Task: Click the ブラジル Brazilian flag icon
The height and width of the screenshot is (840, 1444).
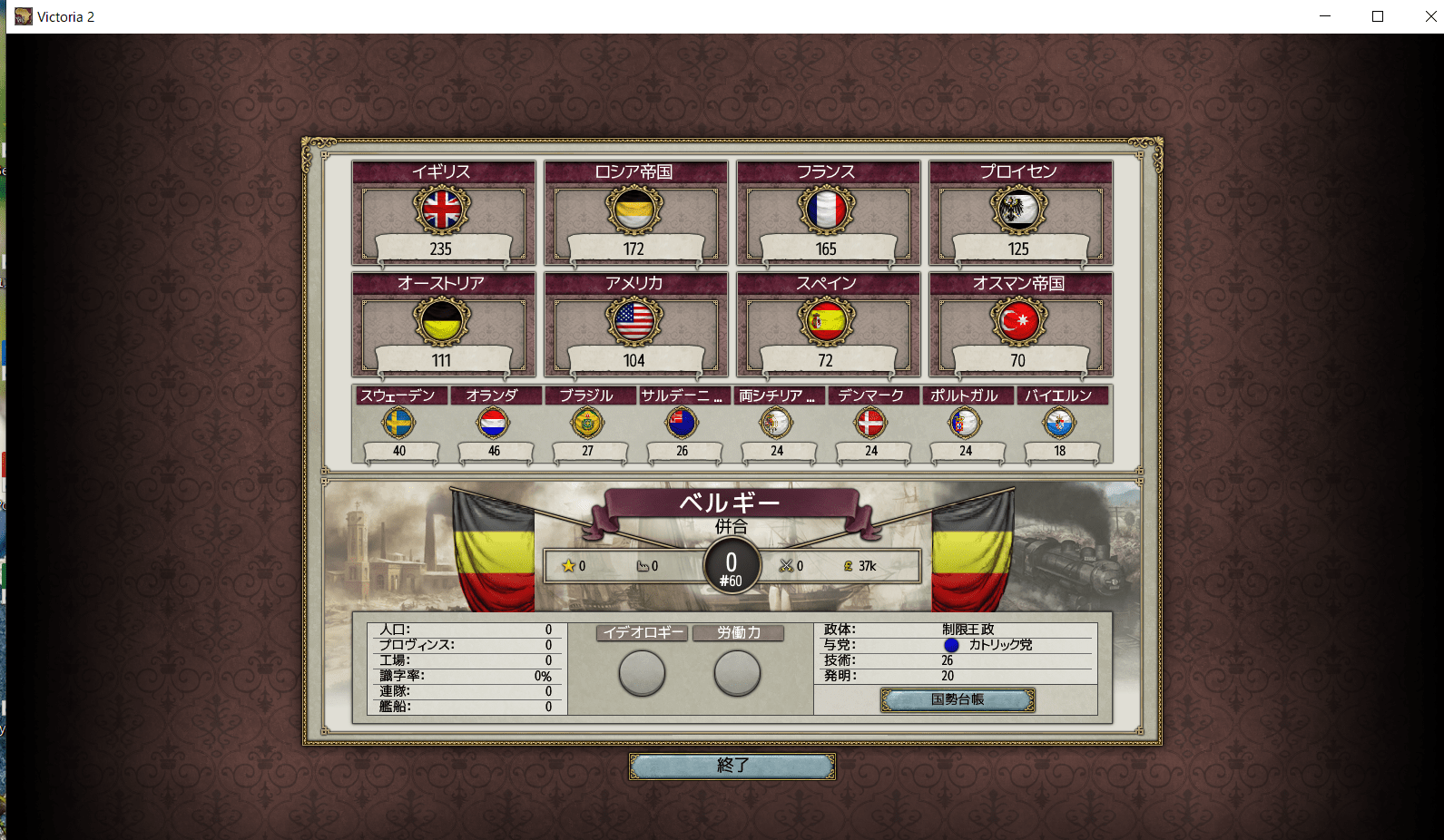Action: [588, 423]
